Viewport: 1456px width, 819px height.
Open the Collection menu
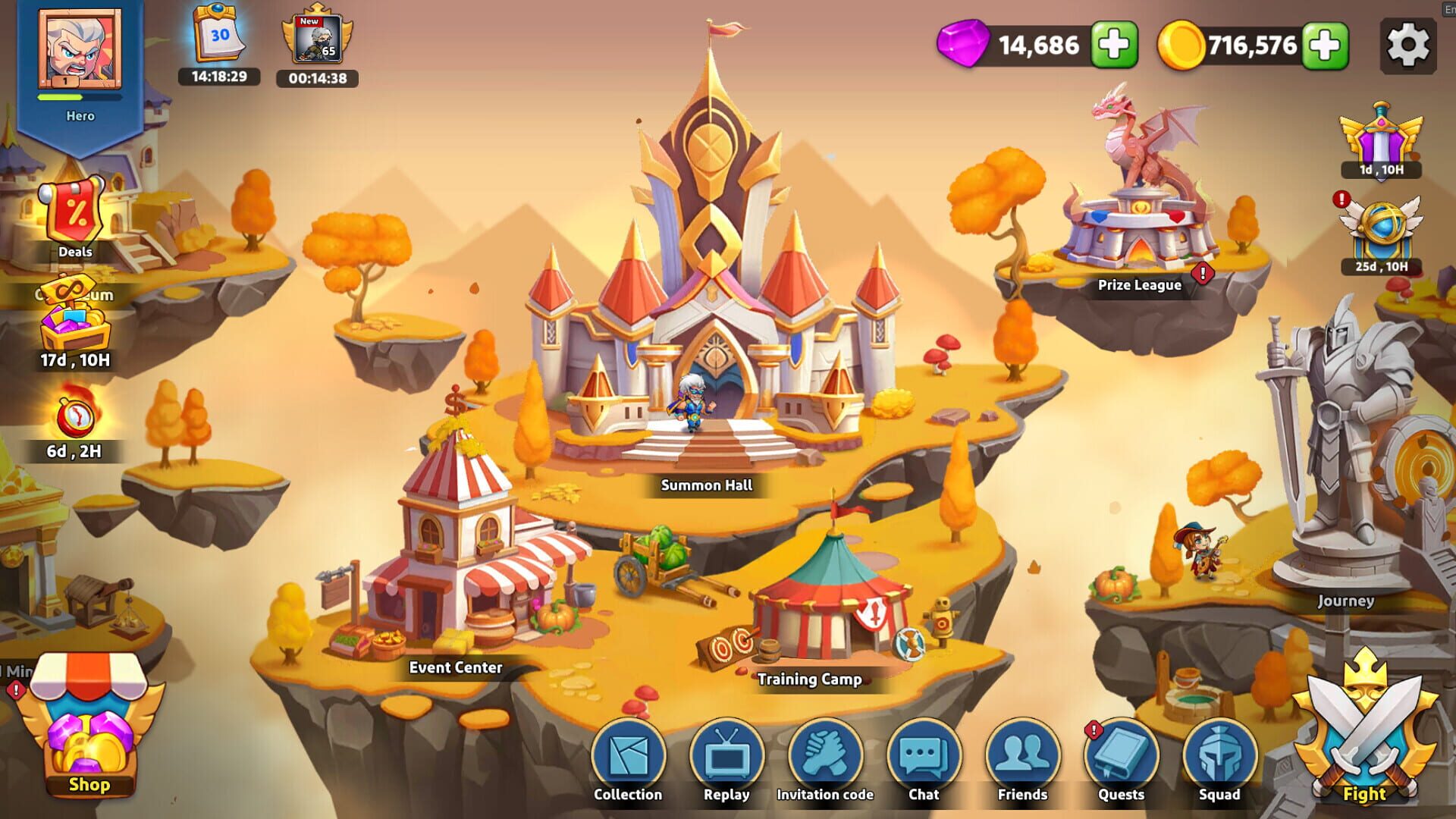click(628, 755)
